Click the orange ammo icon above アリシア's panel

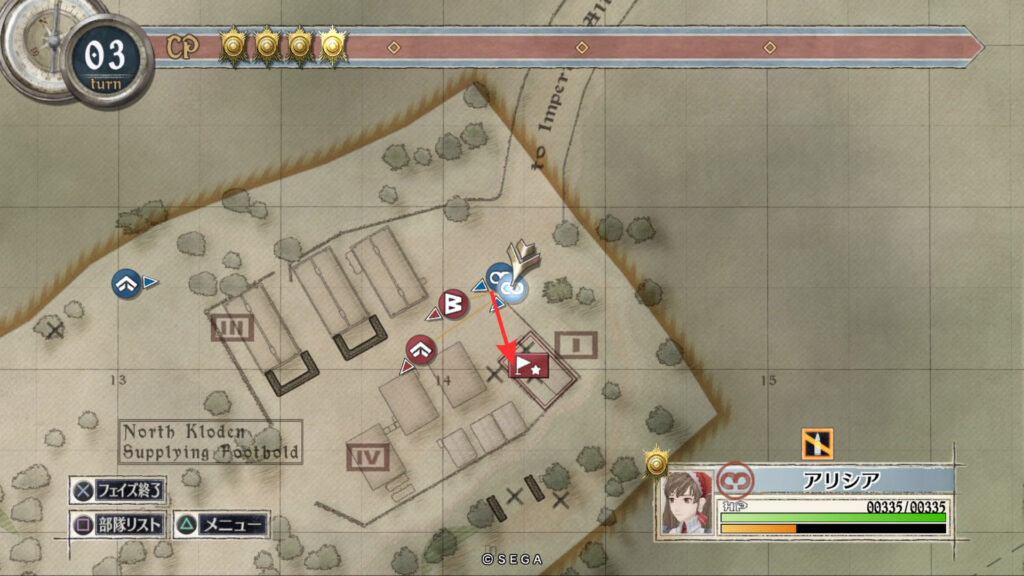pos(817,443)
